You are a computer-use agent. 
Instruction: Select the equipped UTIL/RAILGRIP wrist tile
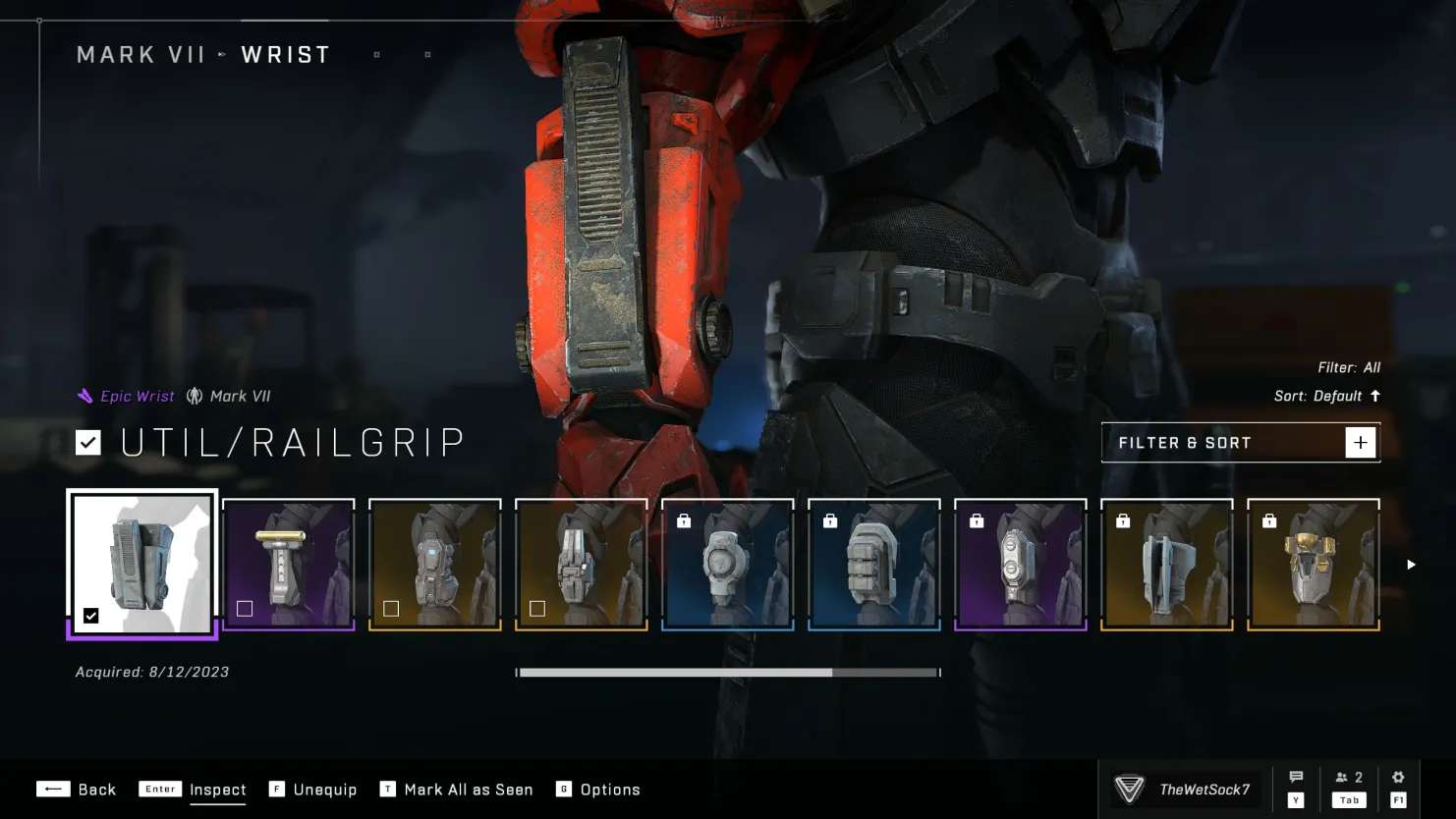pyautogui.click(x=142, y=565)
